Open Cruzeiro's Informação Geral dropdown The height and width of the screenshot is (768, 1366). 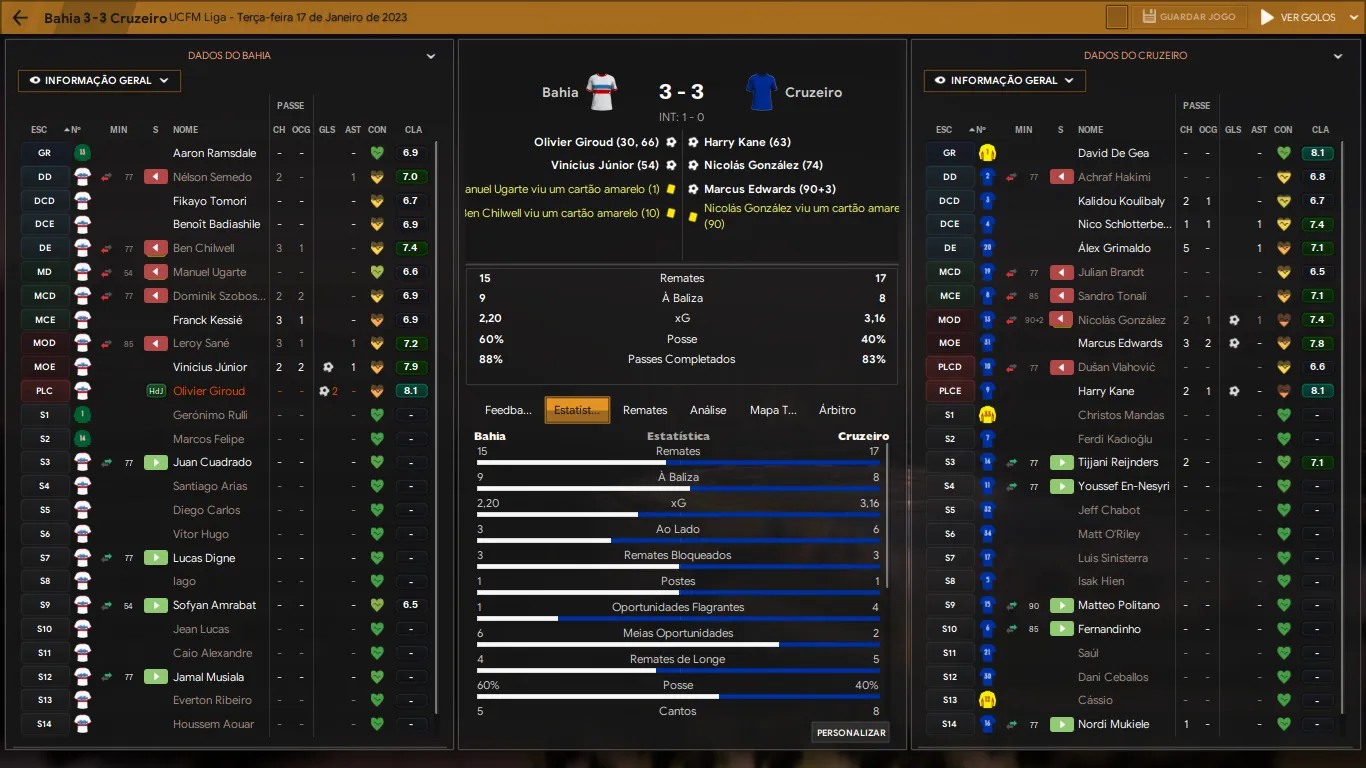click(1005, 81)
